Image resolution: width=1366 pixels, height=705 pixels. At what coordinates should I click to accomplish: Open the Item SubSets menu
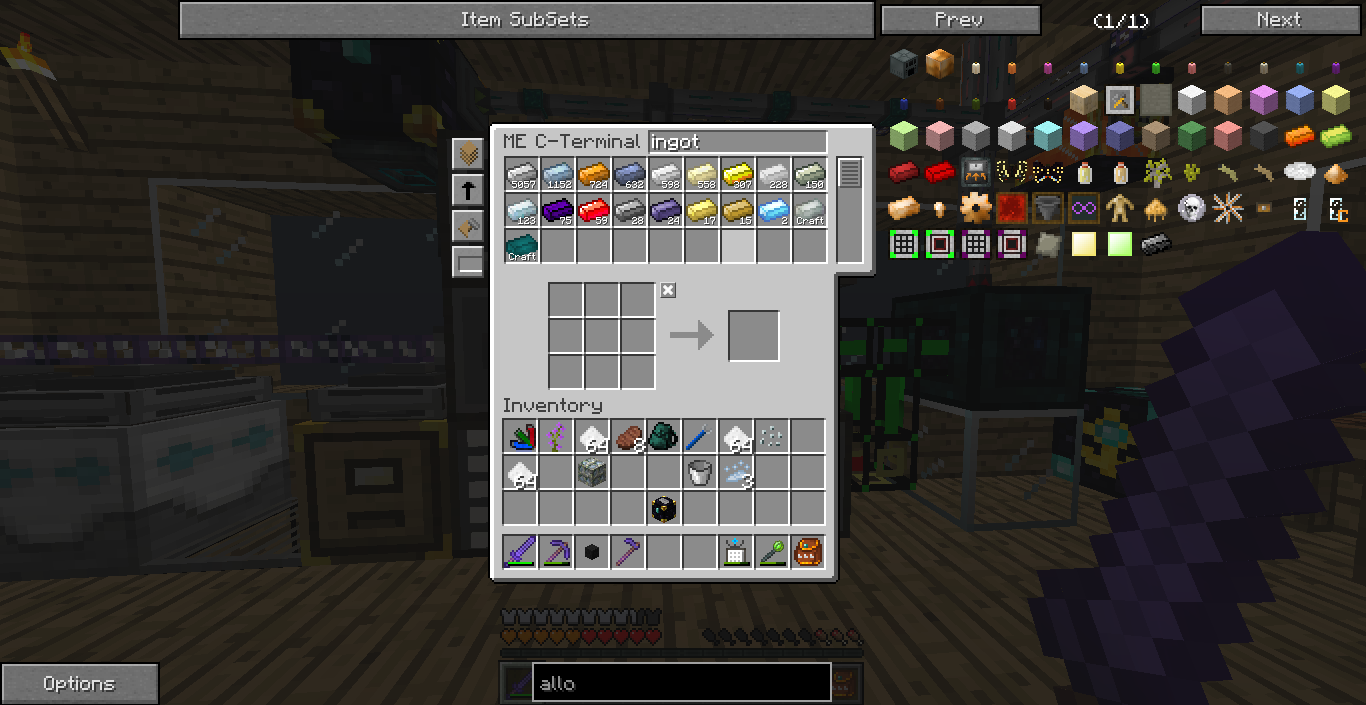[x=526, y=20]
